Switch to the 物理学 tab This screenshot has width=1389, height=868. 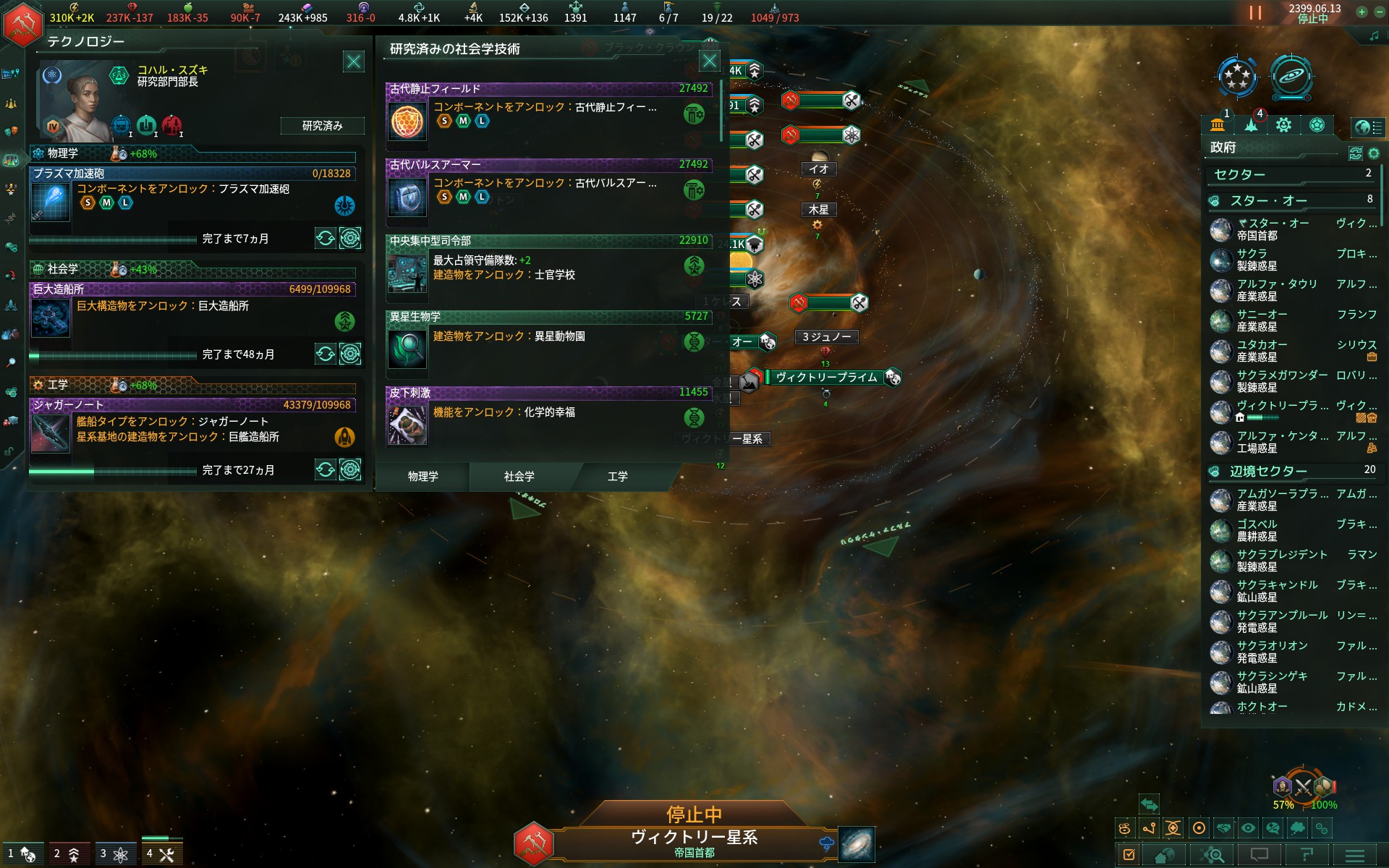(422, 477)
